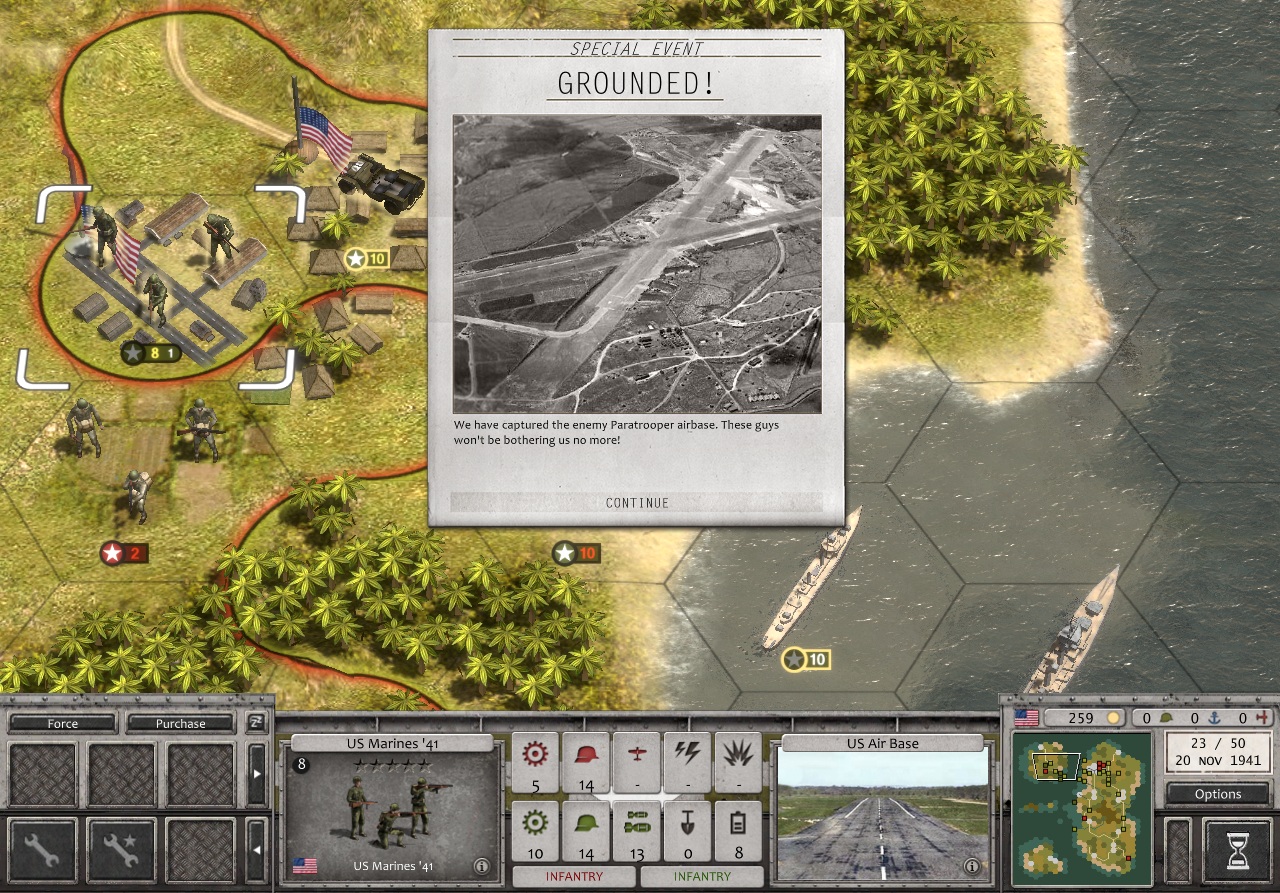
Task: Show next action page with right arrow
Action: click(256, 773)
